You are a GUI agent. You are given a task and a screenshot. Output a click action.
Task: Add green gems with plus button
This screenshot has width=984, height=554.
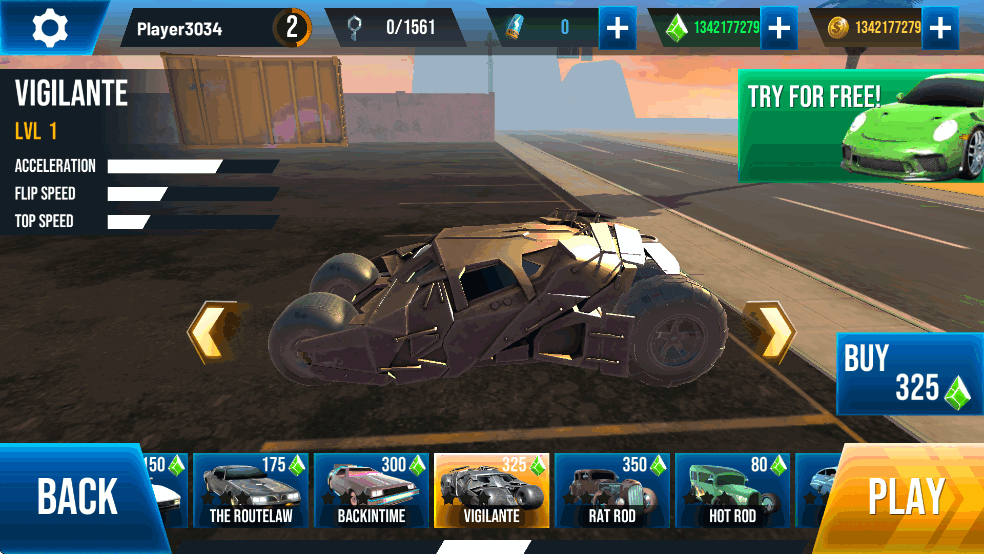pos(778,28)
